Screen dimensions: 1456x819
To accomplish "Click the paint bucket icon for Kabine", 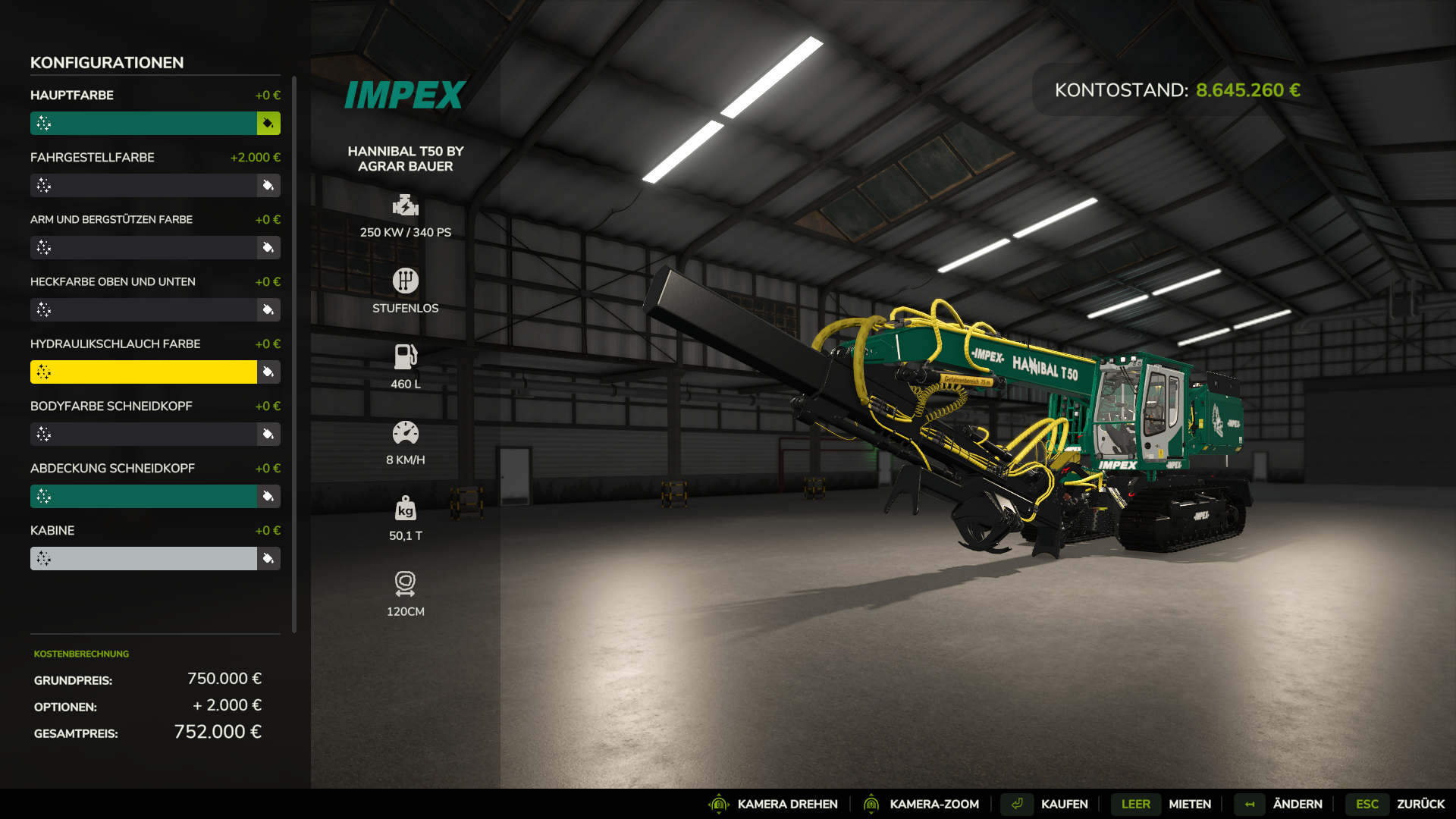I will (x=268, y=558).
